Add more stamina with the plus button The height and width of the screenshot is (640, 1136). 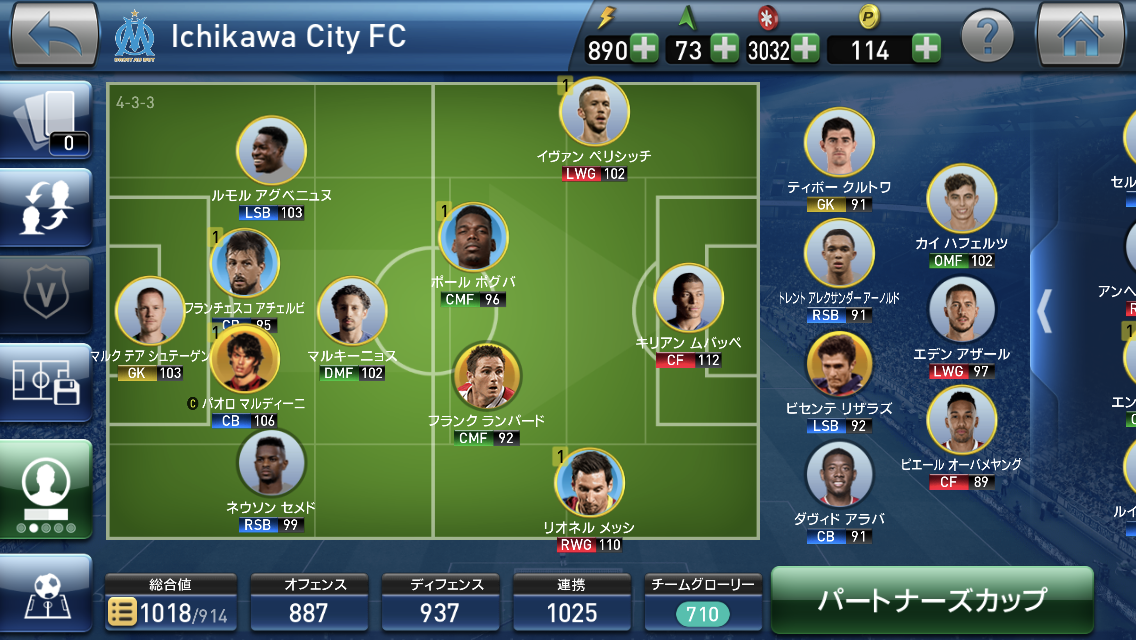click(644, 49)
